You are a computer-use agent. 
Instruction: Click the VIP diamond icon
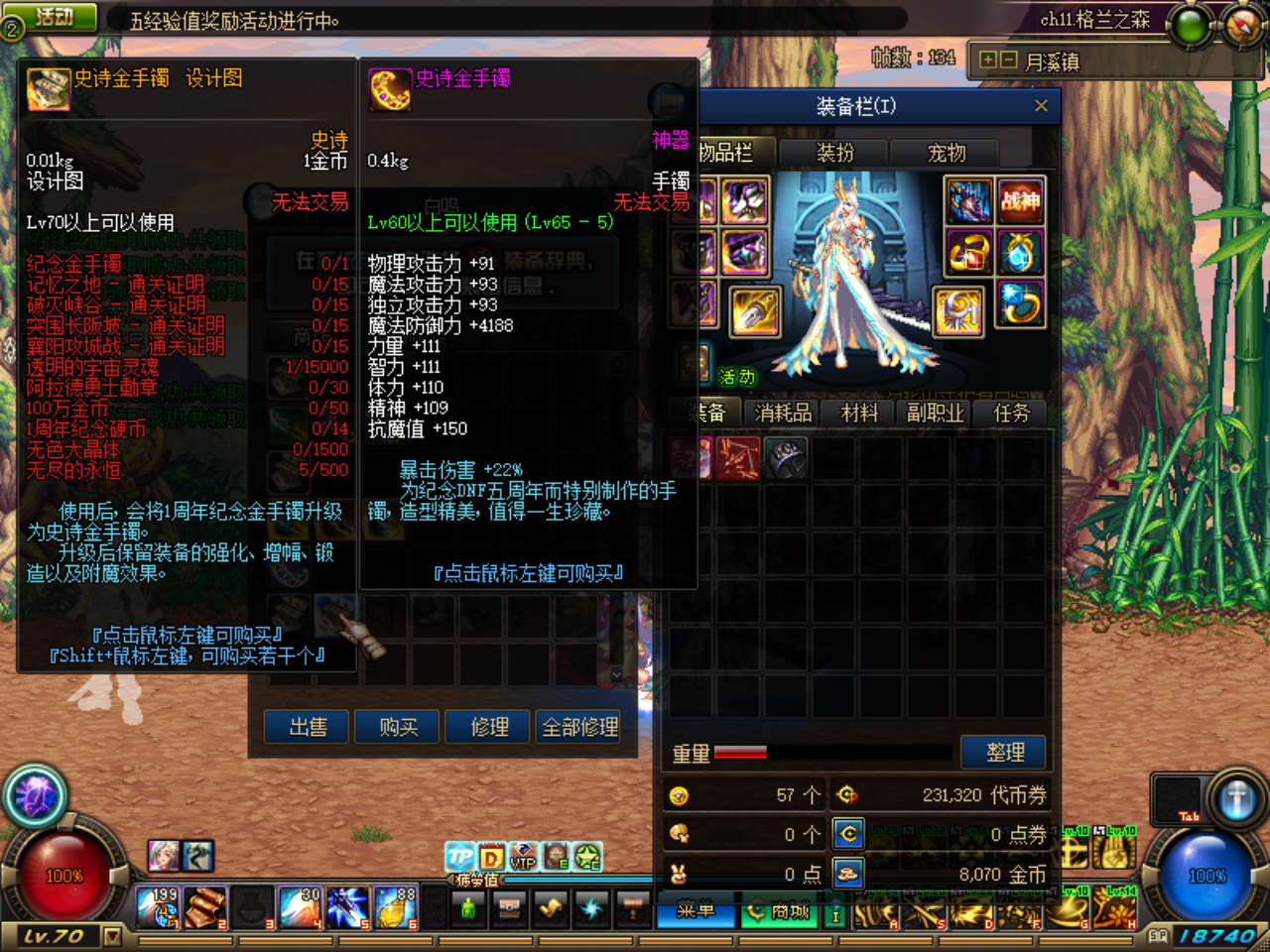coord(525,857)
